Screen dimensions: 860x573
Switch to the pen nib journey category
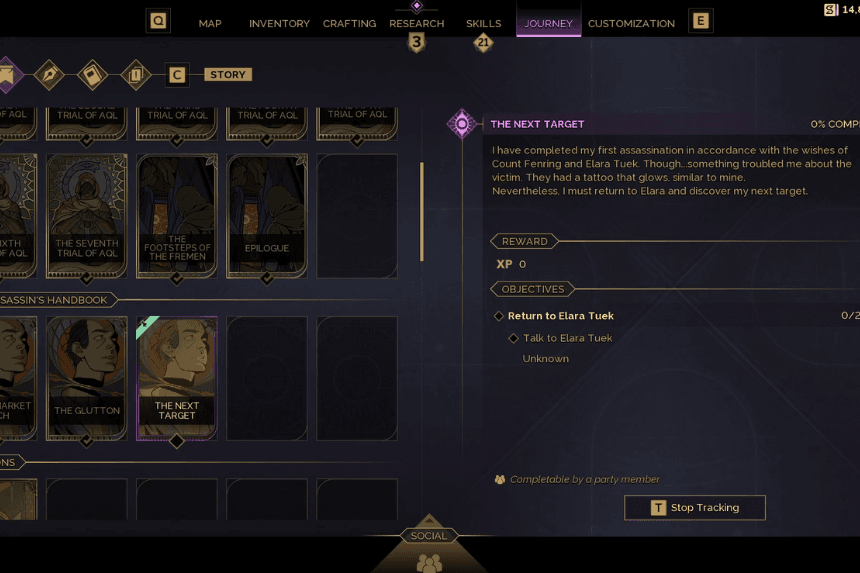pos(48,74)
